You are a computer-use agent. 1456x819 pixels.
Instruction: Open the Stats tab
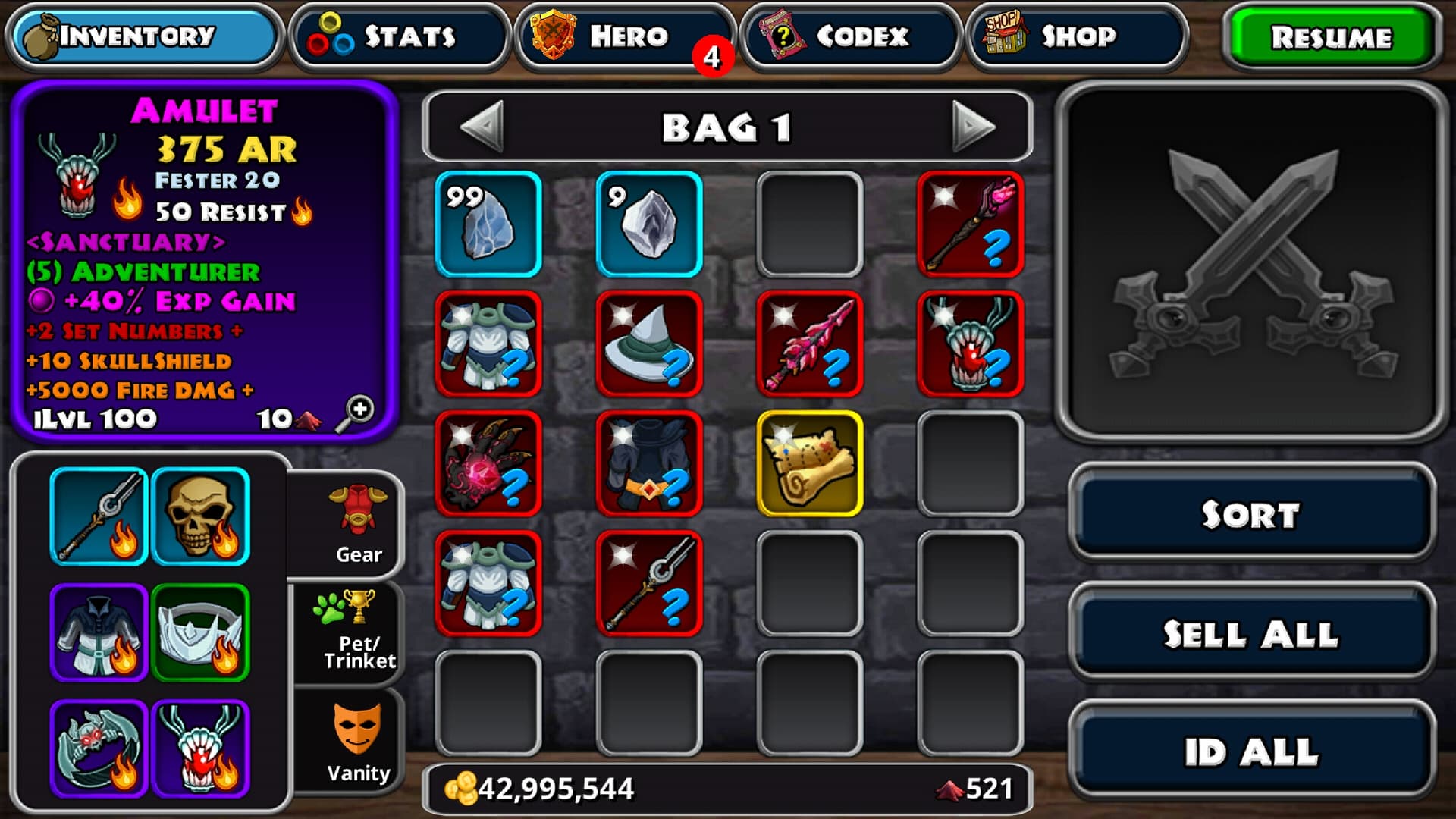click(x=399, y=36)
